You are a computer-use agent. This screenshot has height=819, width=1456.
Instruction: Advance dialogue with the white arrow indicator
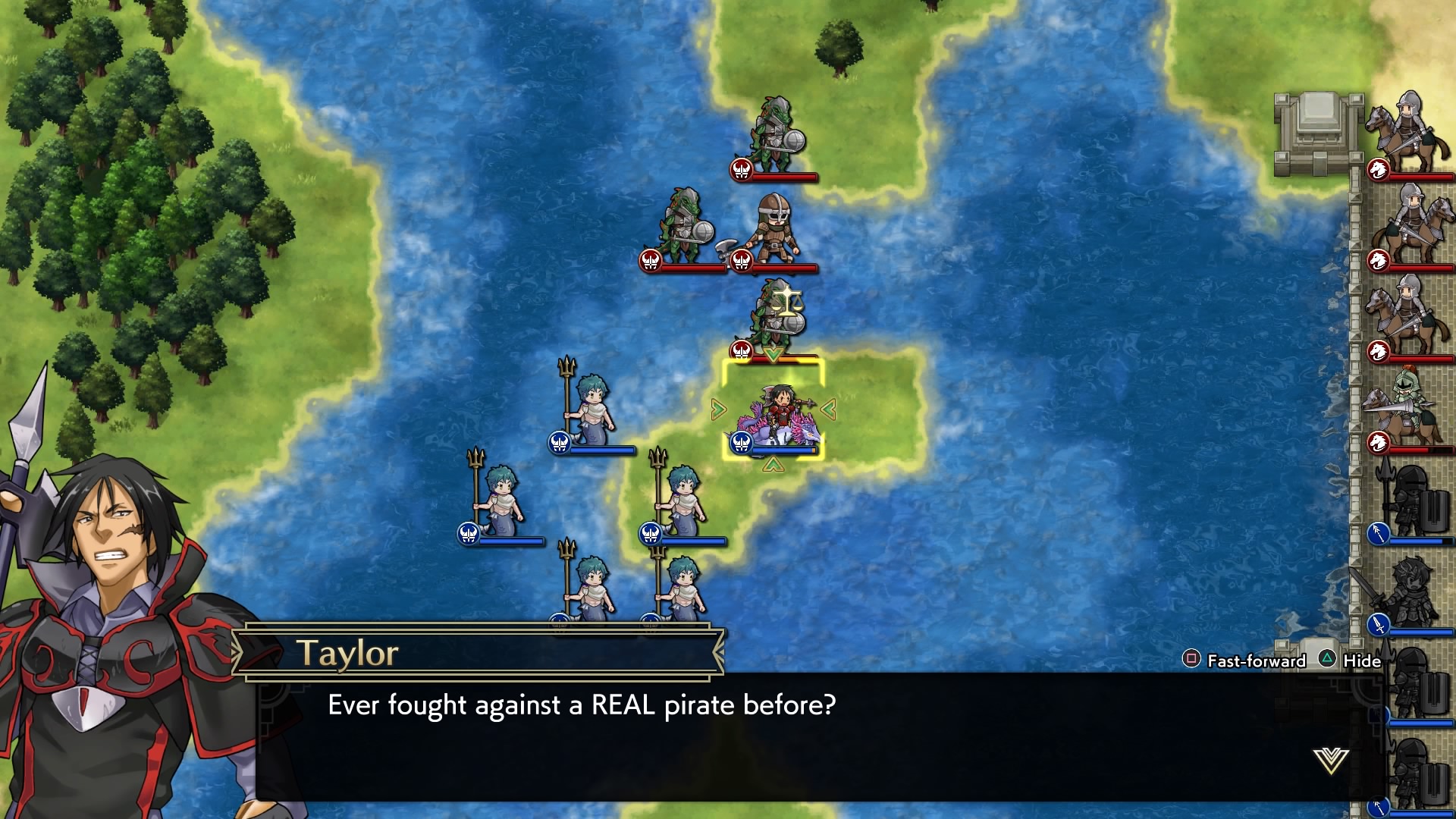click(x=1331, y=760)
